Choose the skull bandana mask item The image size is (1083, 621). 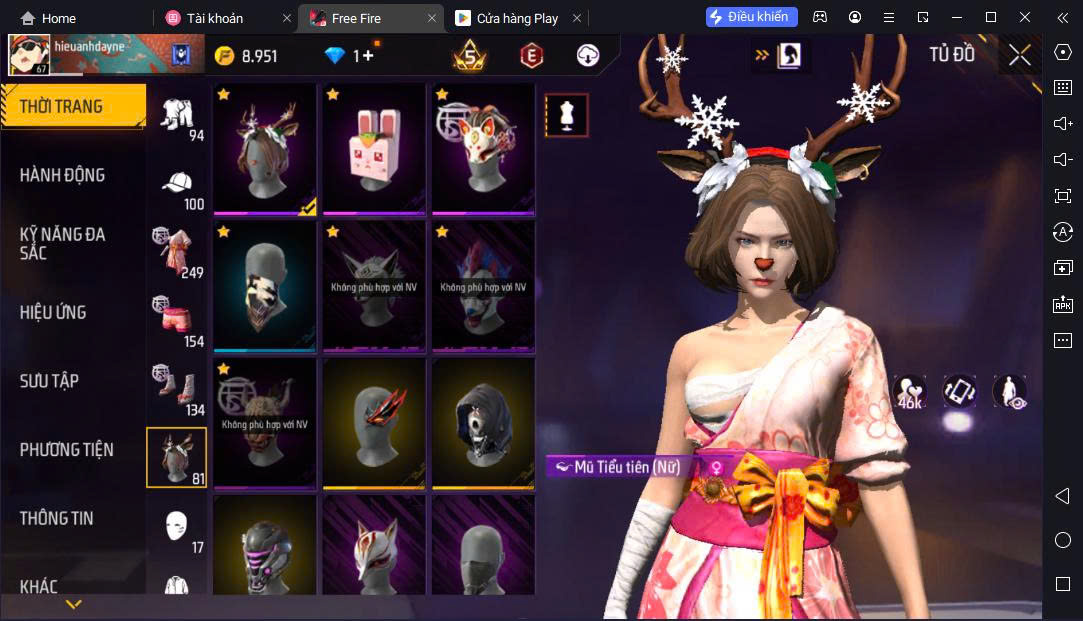coord(265,285)
